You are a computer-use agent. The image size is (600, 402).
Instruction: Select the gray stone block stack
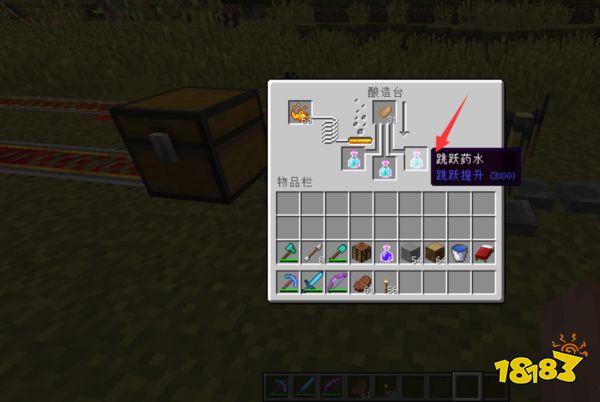point(408,252)
